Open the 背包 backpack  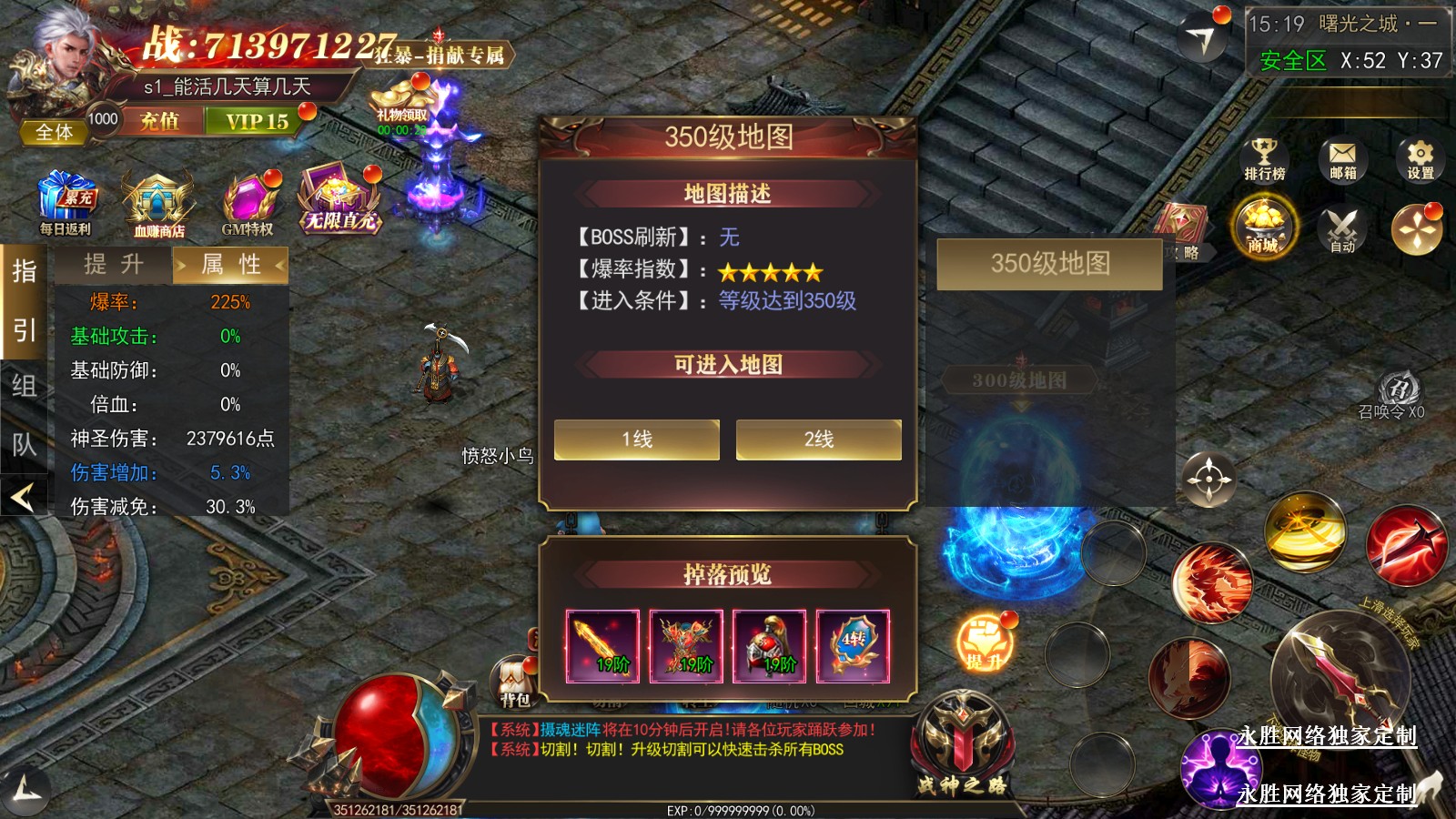point(514,682)
